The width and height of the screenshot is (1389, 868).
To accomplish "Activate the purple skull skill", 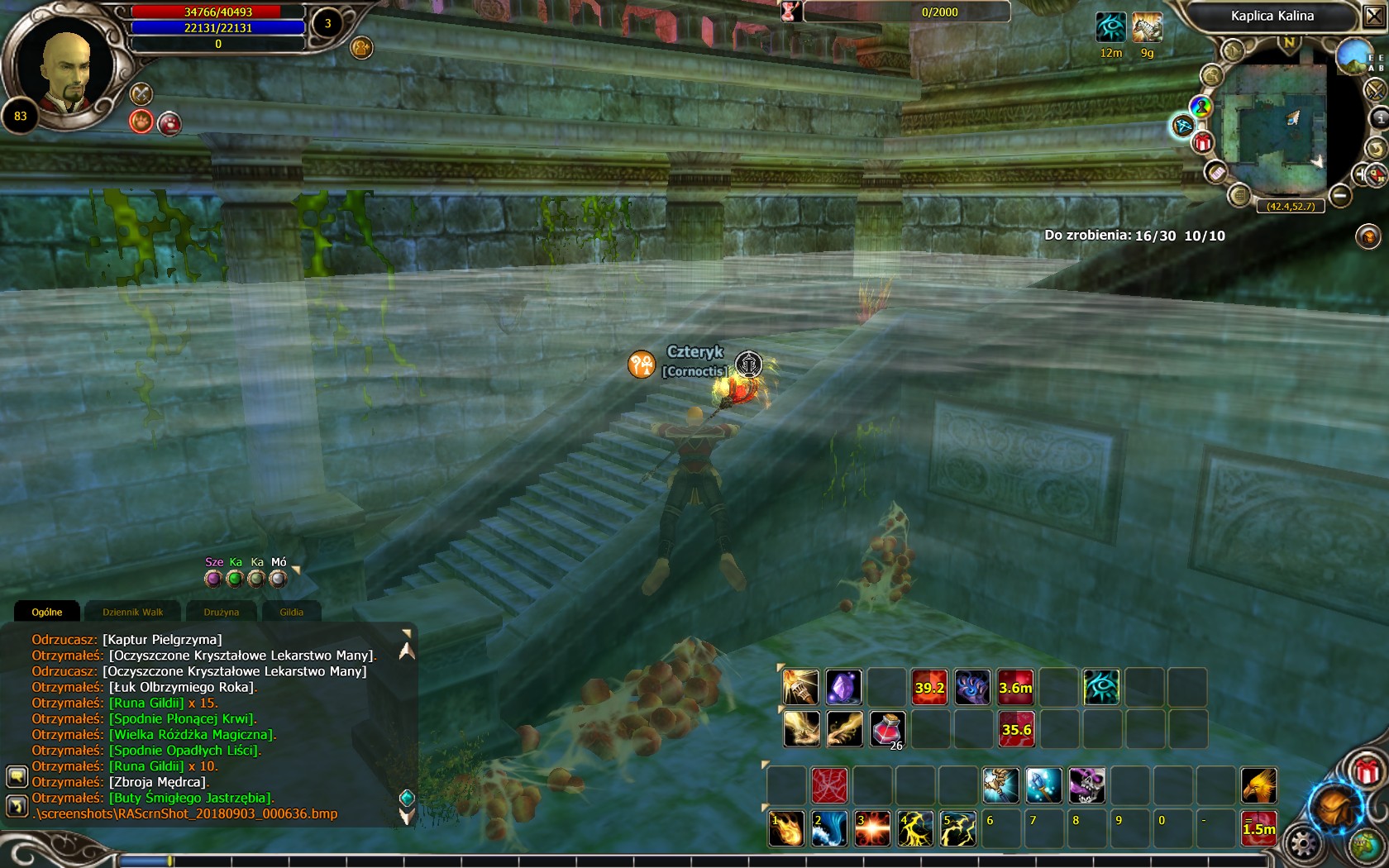I will 1086,785.
